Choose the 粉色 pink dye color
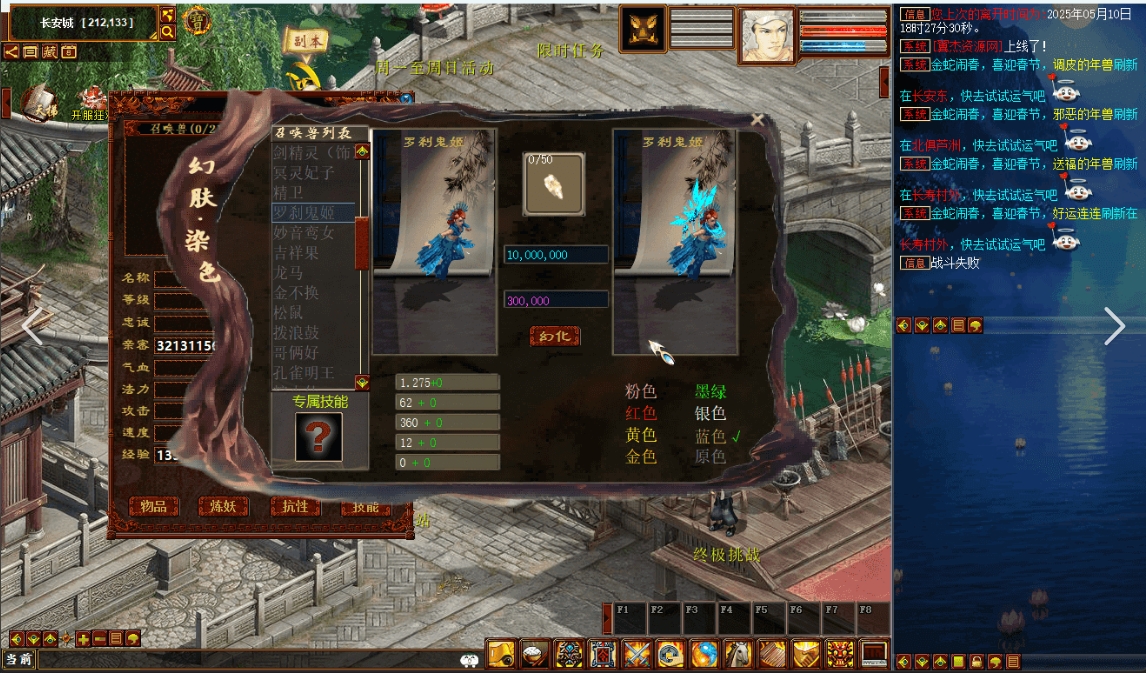 pos(641,392)
